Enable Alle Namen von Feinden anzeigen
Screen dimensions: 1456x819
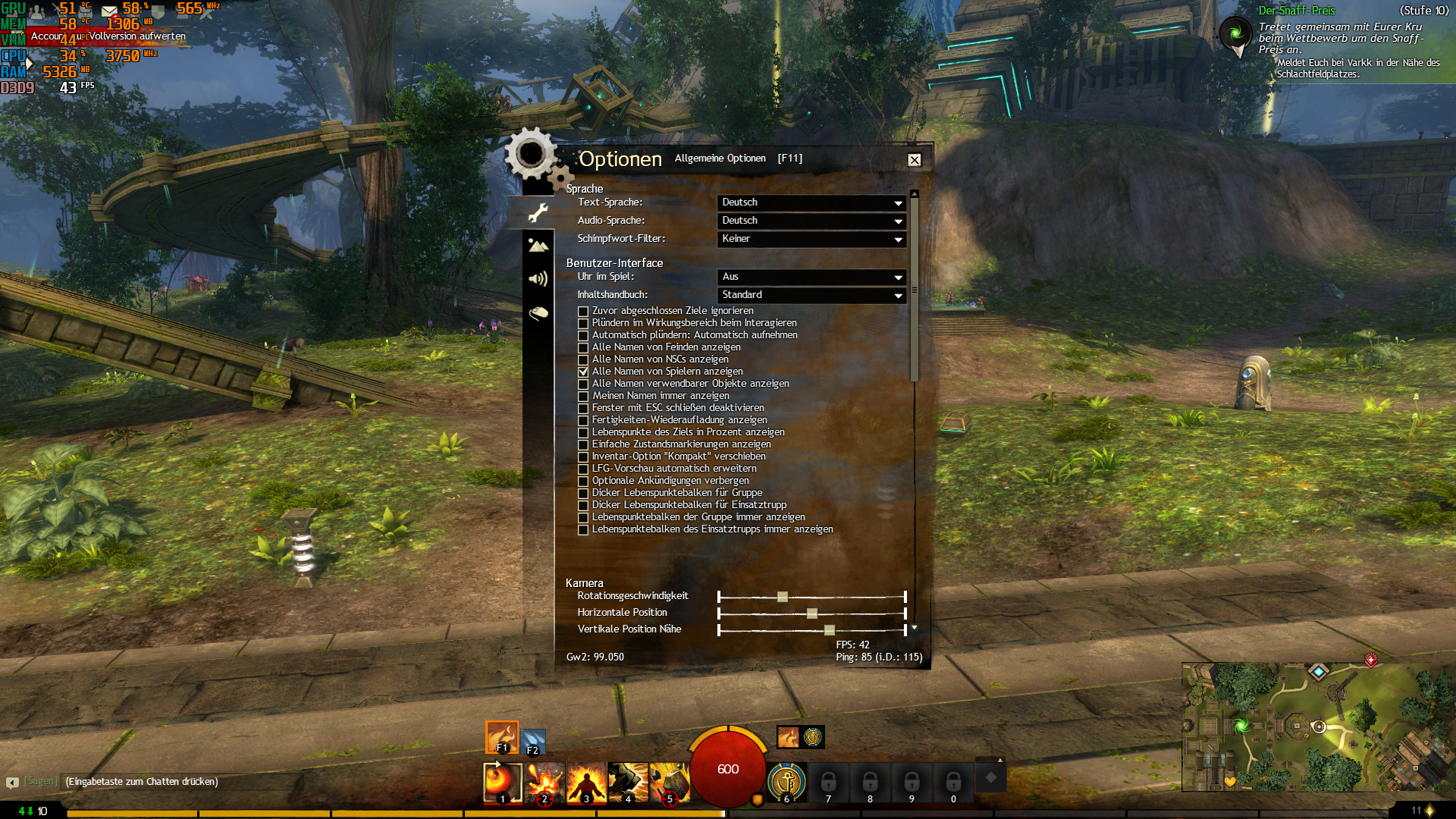click(x=582, y=347)
